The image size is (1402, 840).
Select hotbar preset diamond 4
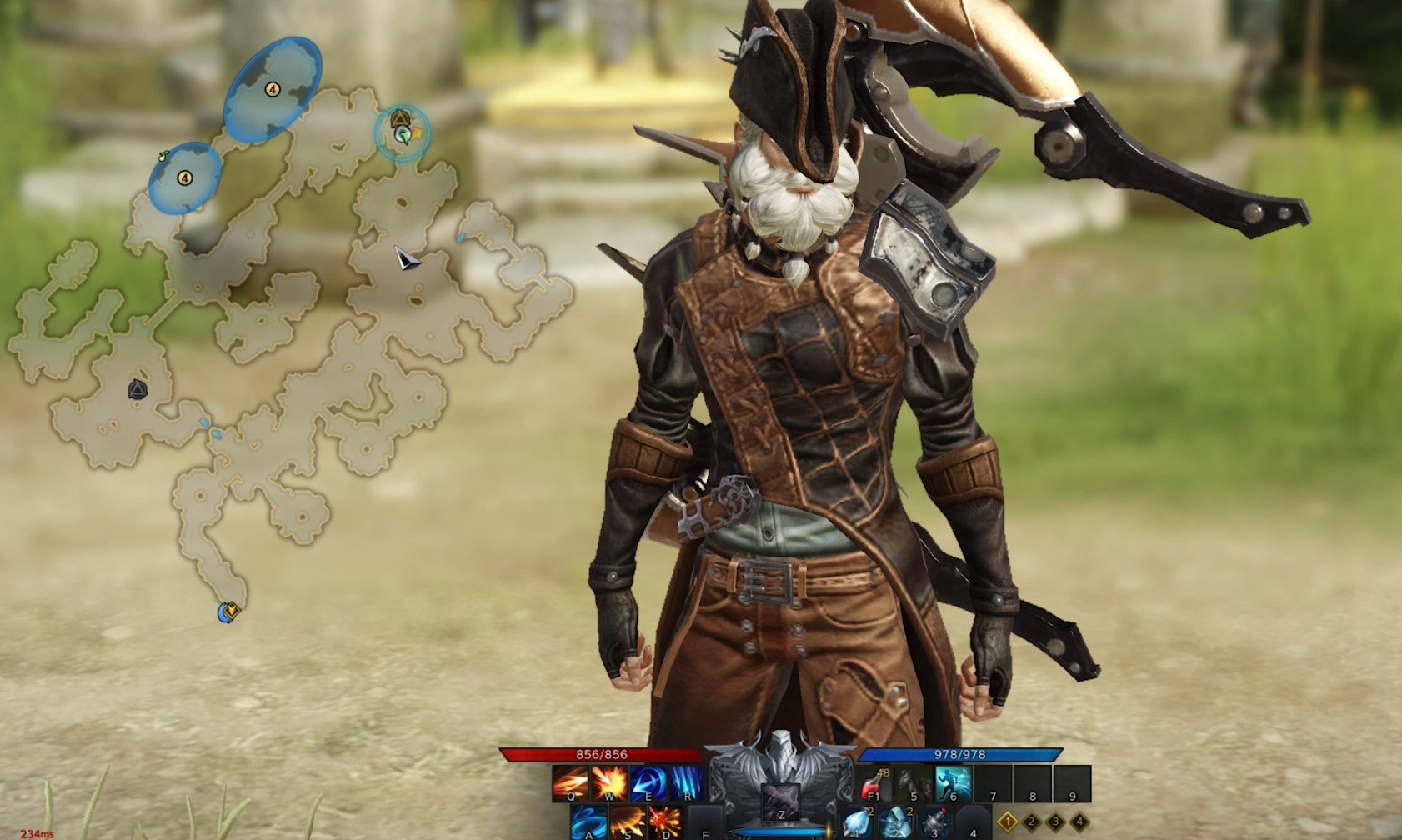(1079, 822)
